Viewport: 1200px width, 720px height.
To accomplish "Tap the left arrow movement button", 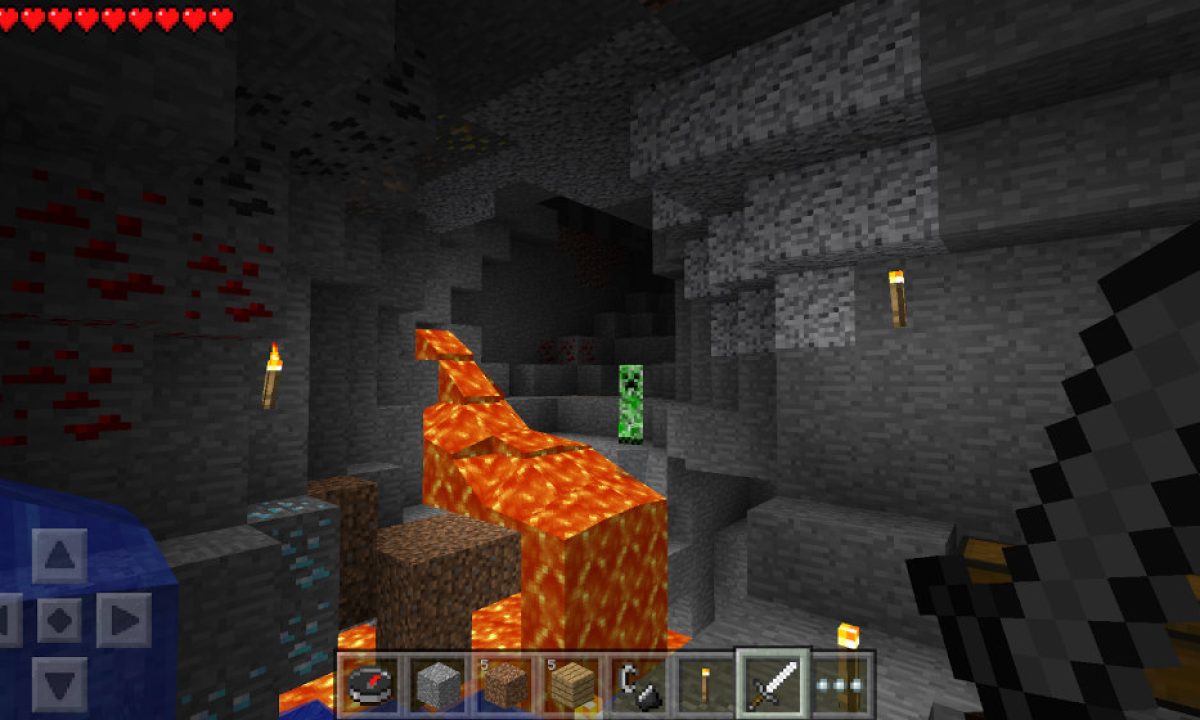I will click(8, 620).
